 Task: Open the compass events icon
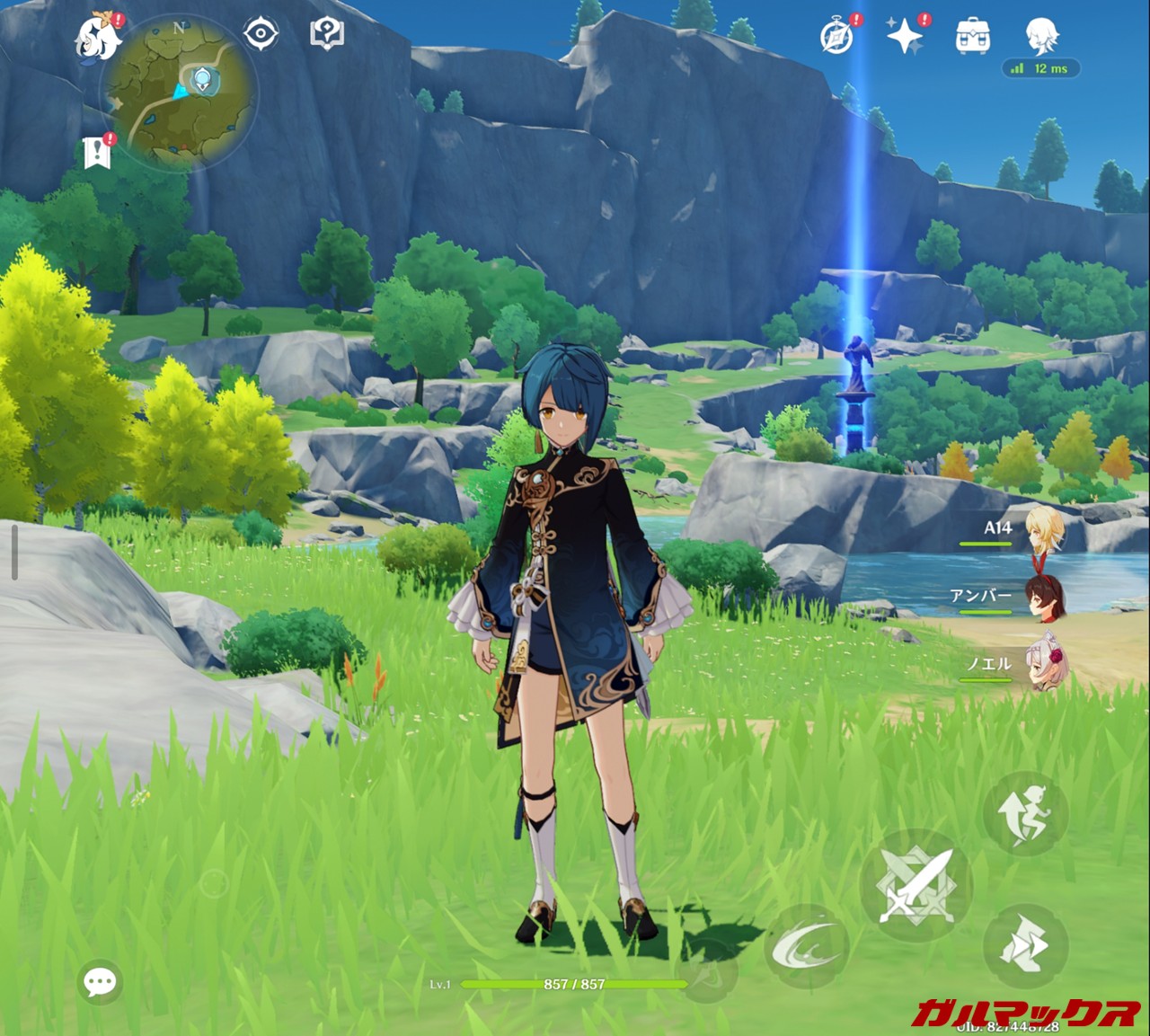pyautogui.click(x=837, y=37)
